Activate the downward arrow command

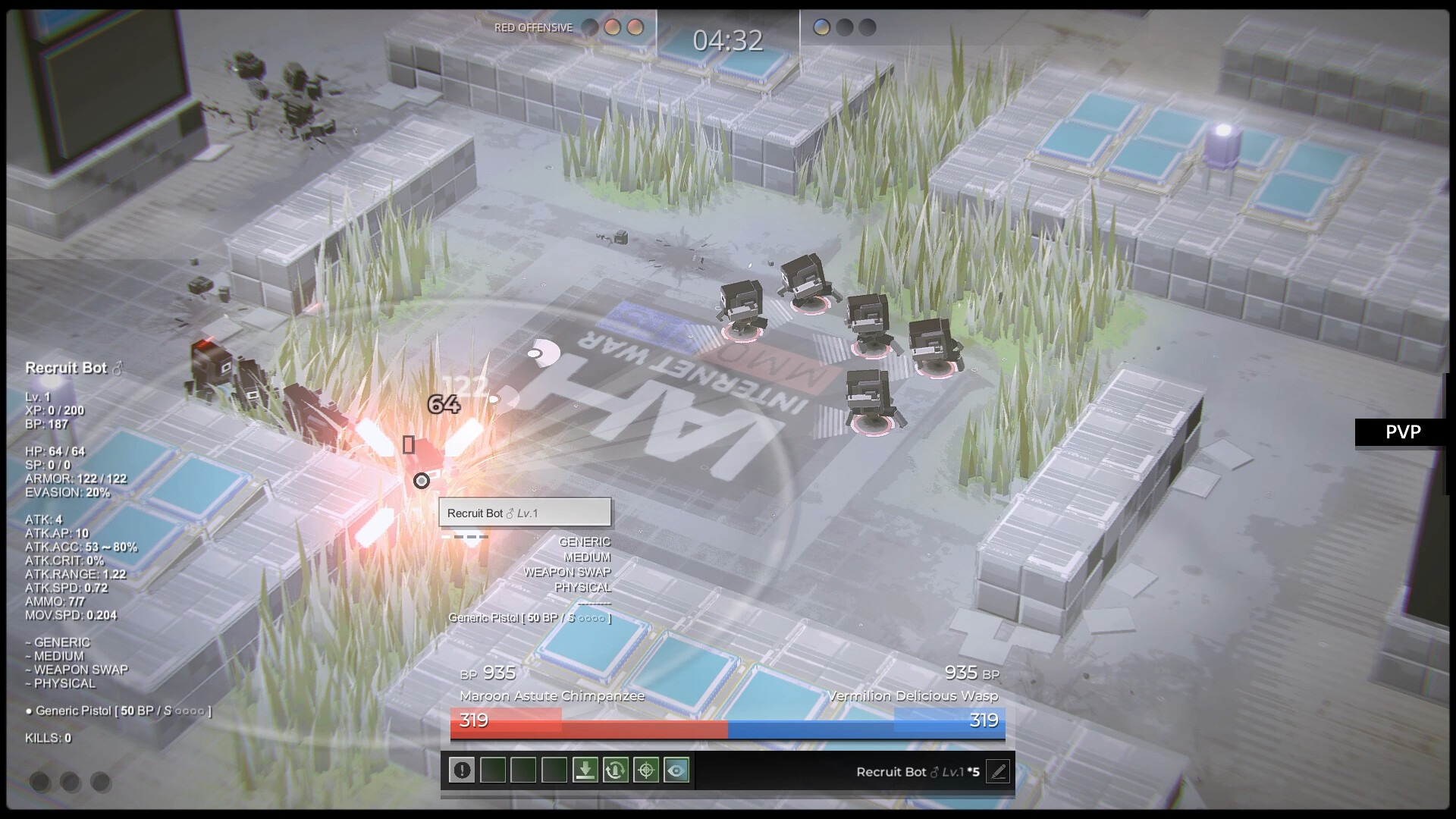point(585,770)
